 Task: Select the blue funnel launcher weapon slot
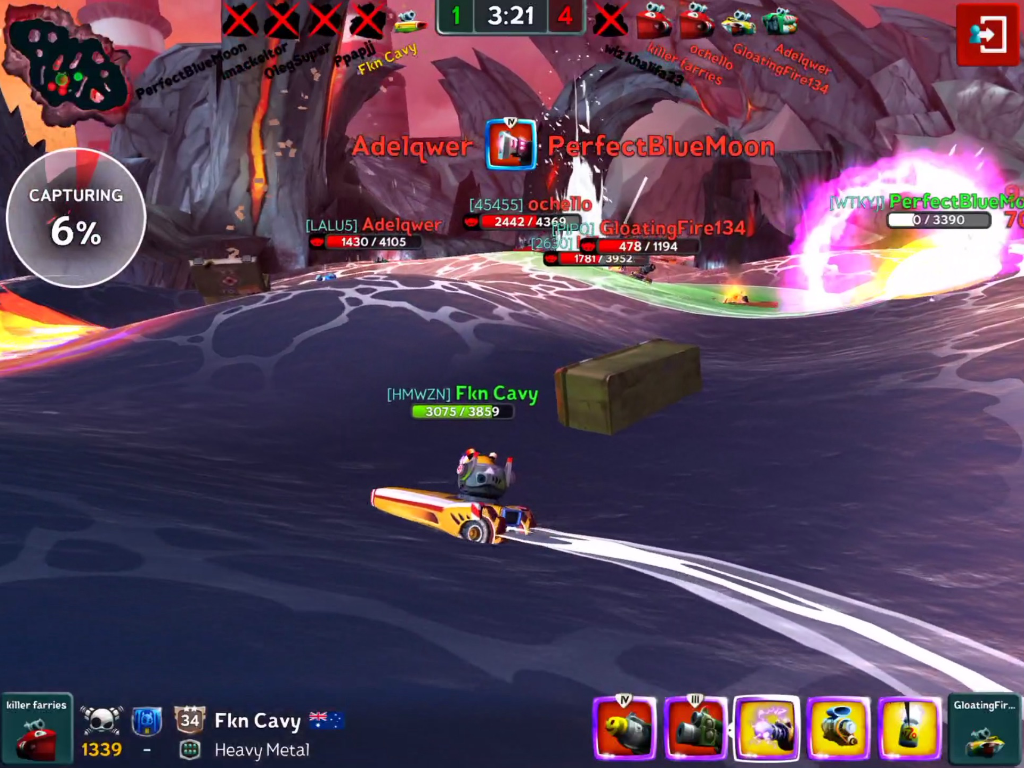(x=838, y=728)
